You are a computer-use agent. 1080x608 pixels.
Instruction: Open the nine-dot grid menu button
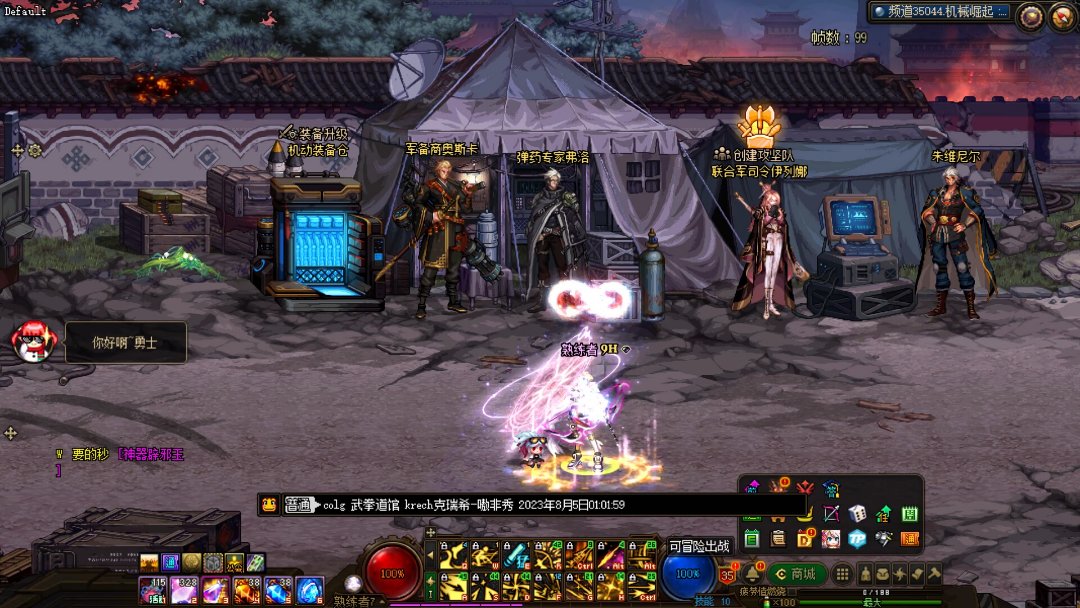point(843,574)
